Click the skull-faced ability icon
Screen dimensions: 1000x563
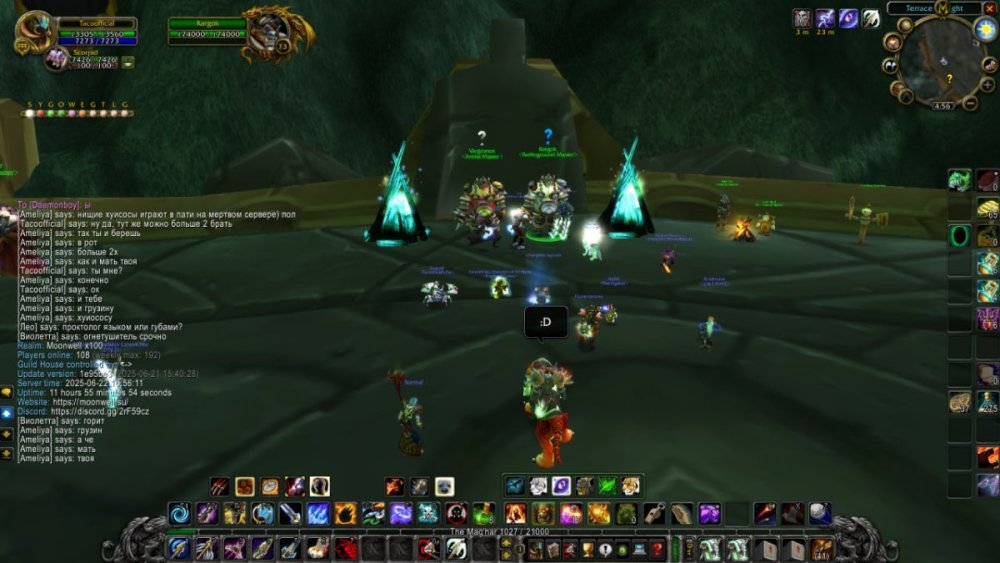click(x=429, y=514)
